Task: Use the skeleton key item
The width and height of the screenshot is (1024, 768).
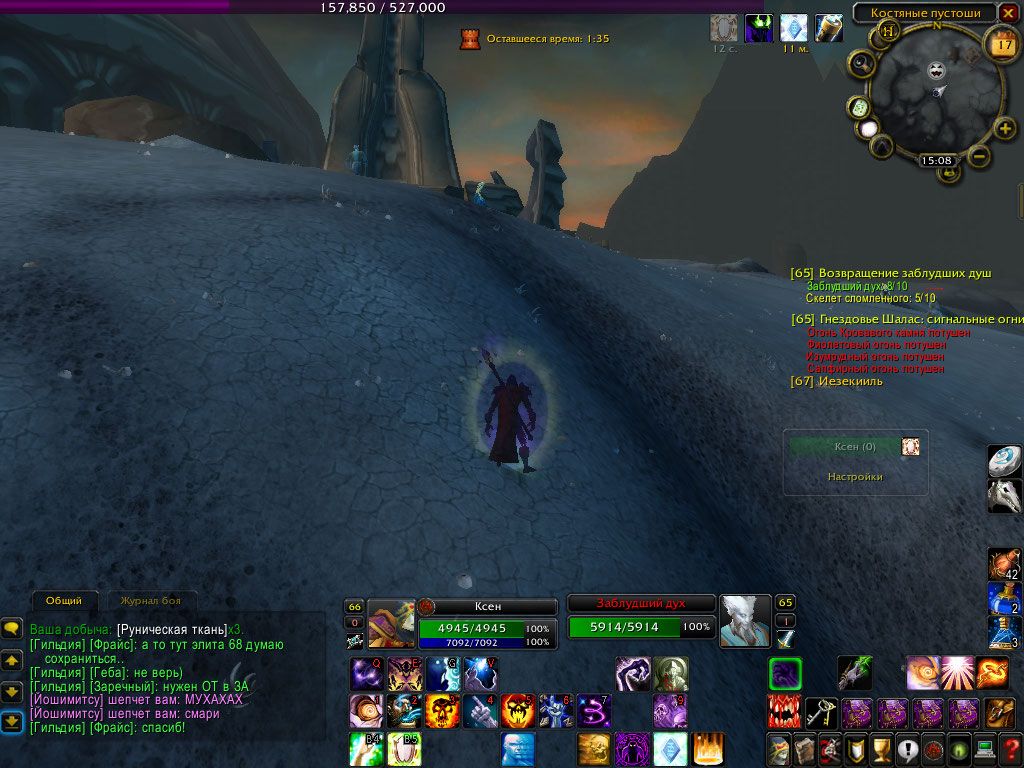Action: point(821,713)
